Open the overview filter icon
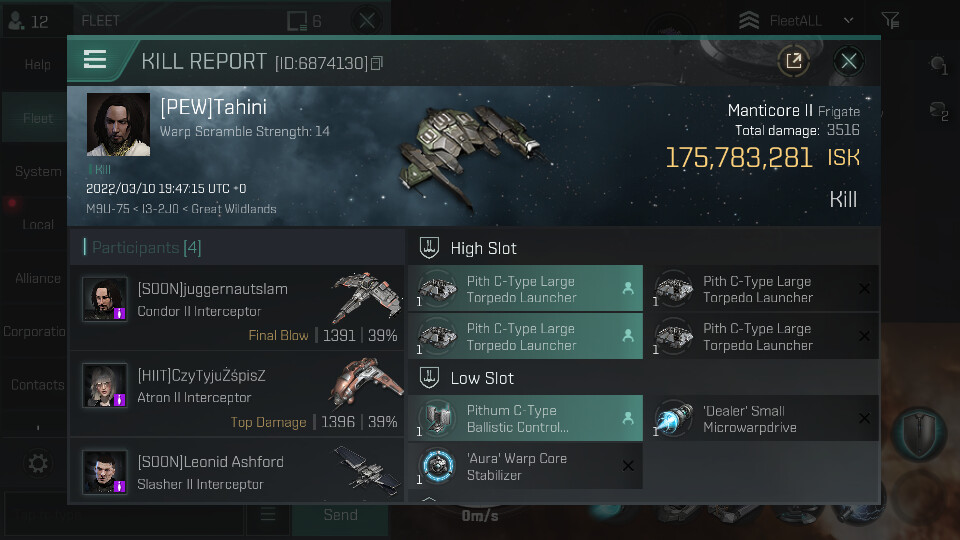 pos(890,20)
